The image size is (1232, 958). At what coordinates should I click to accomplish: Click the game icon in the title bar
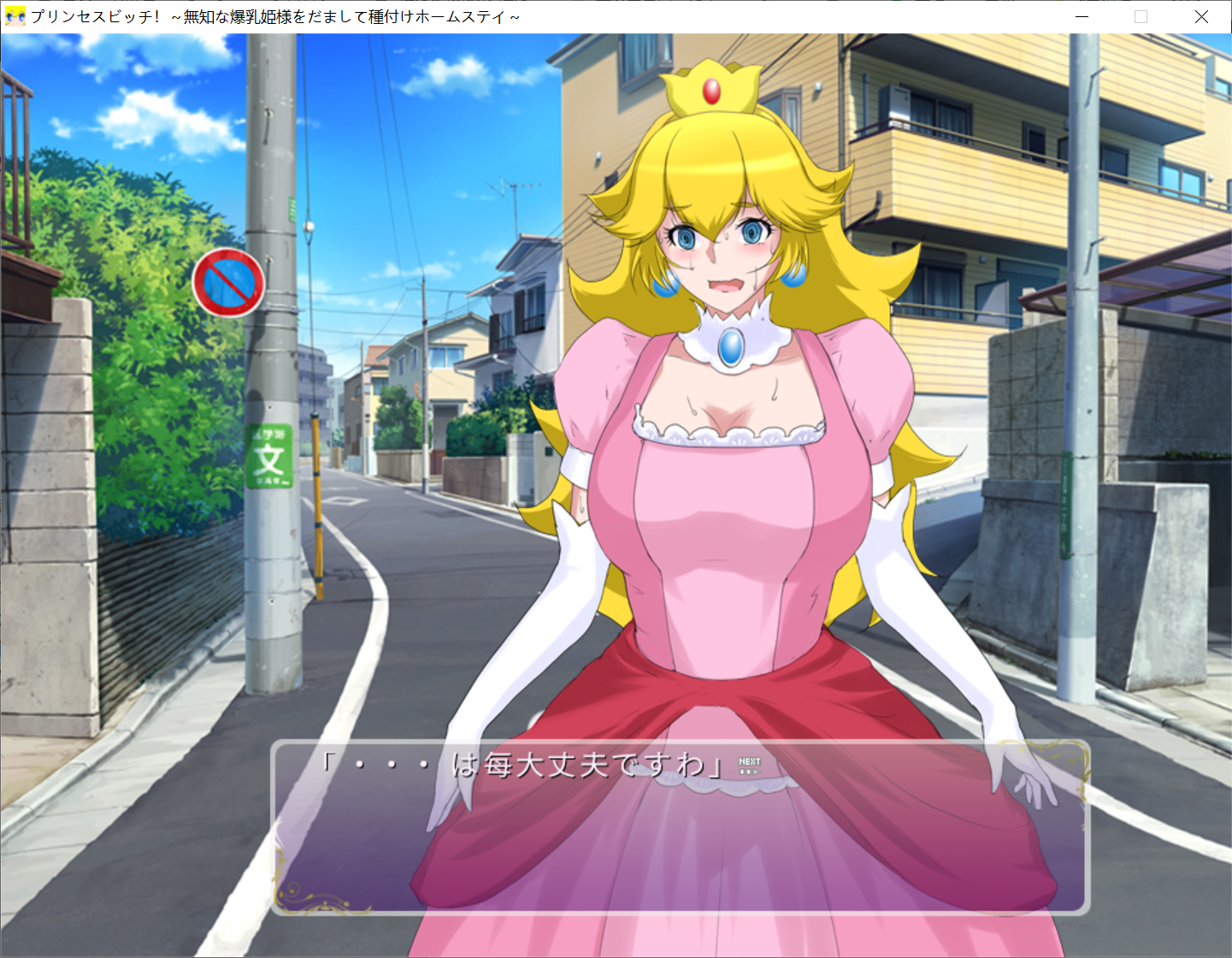click(x=15, y=15)
